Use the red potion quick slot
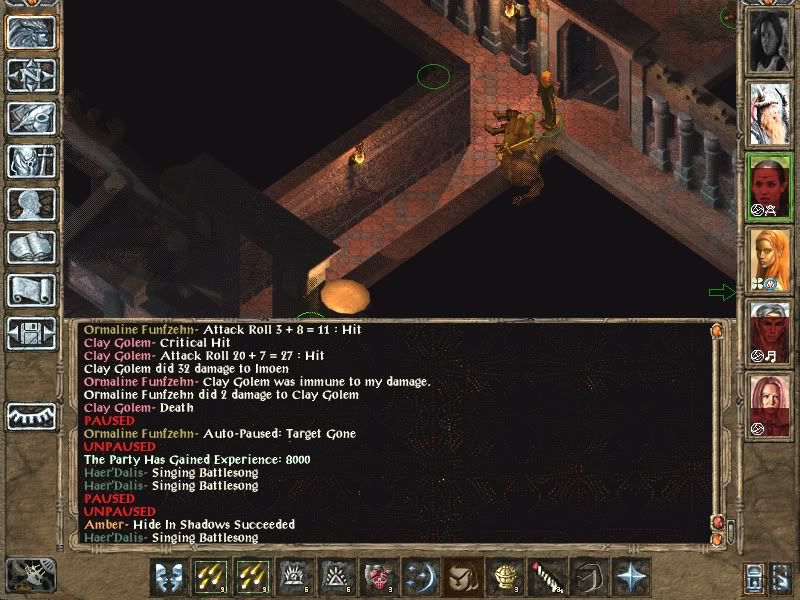Viewport: 800px width, 600px height. 374,577
